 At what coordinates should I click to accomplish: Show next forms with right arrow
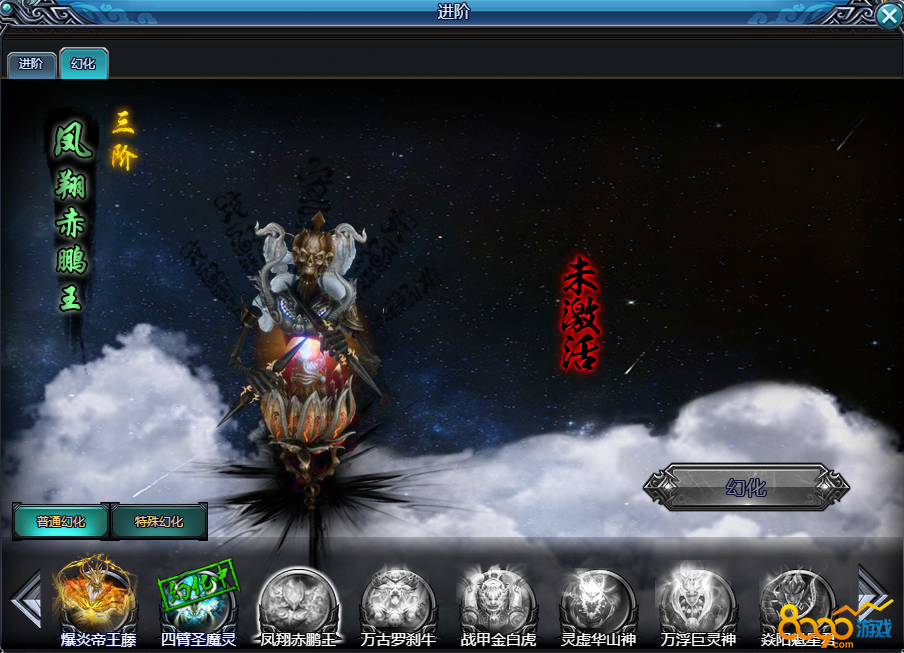click(x=872, y=590)
